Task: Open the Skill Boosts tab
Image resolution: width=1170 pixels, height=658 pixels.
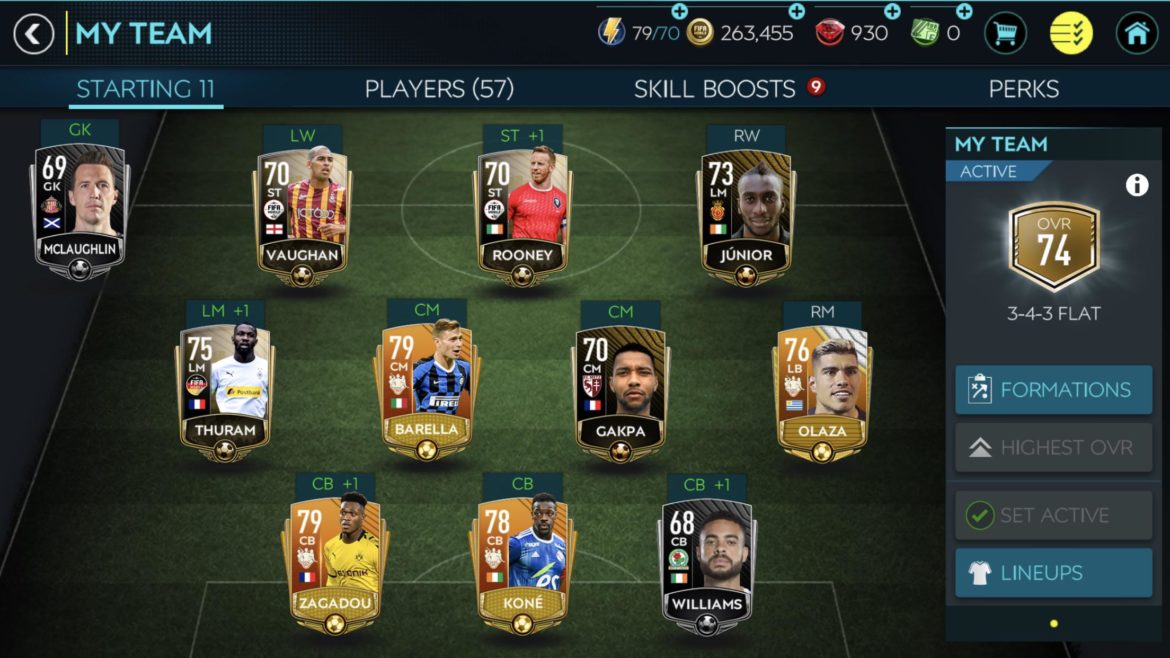Action: click(715, 89)
